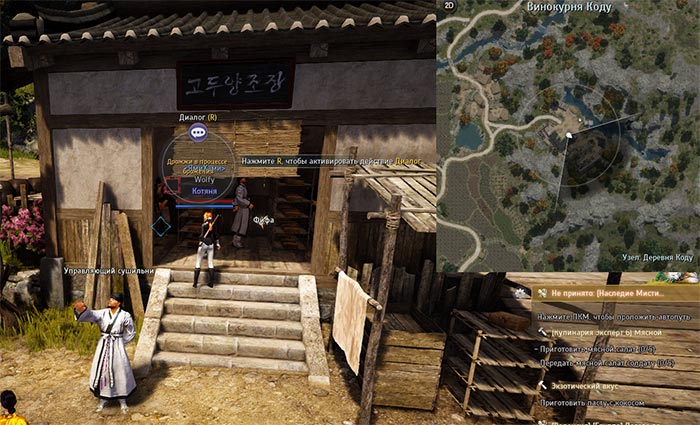
Task: Toggle the 2D minimap view button
Action: pyautogui.click(x=449, y=6)
